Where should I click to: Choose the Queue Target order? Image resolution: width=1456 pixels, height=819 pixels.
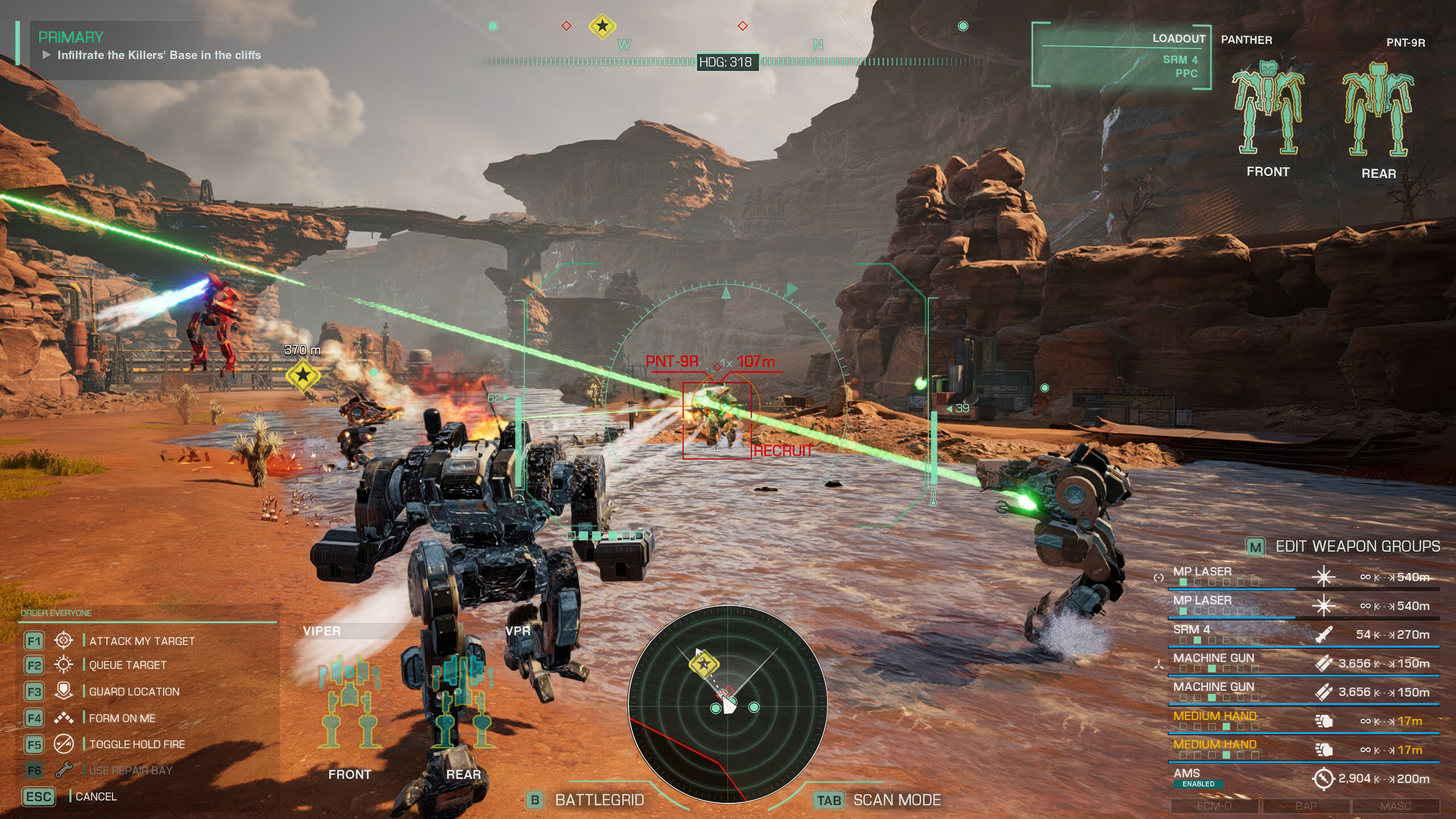click(x=127, y=665)
